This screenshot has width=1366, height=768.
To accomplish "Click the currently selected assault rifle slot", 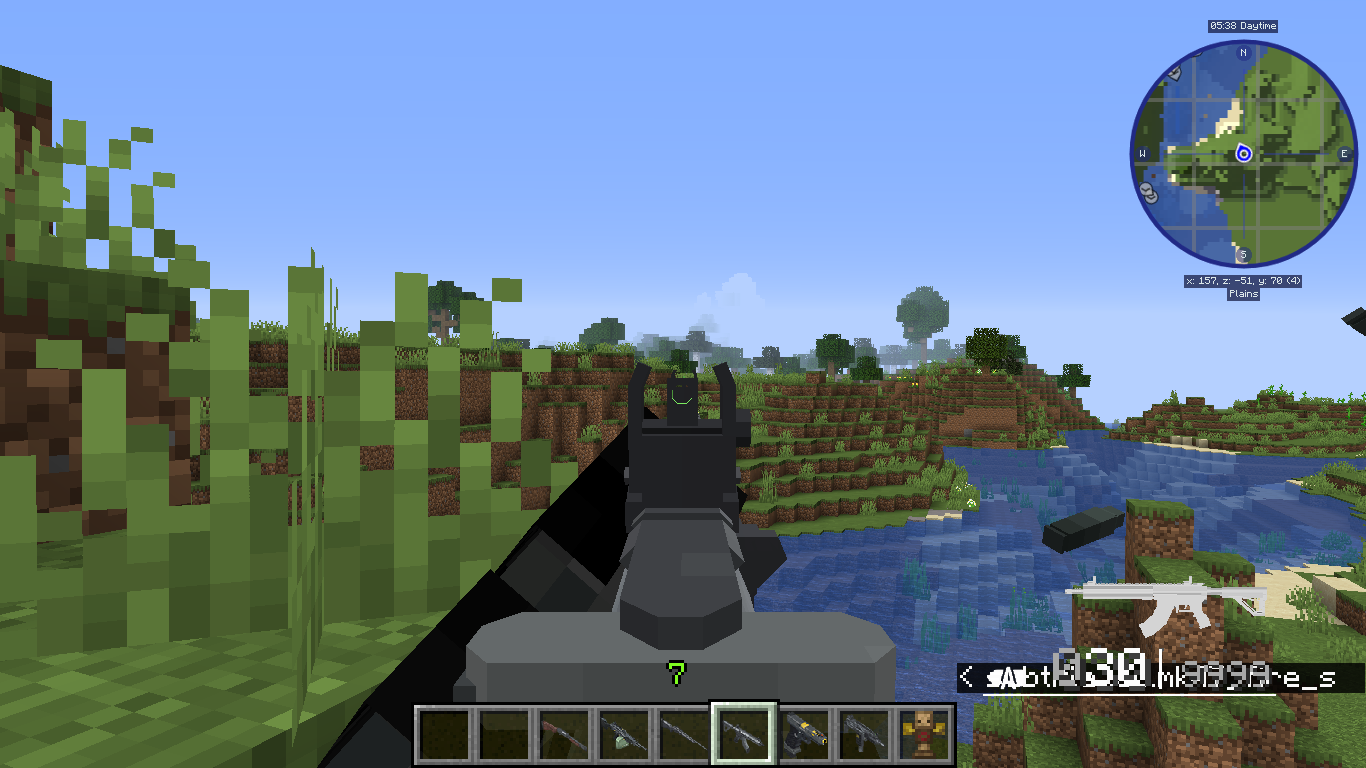I will pyautogui.click(x=742, y=733).
